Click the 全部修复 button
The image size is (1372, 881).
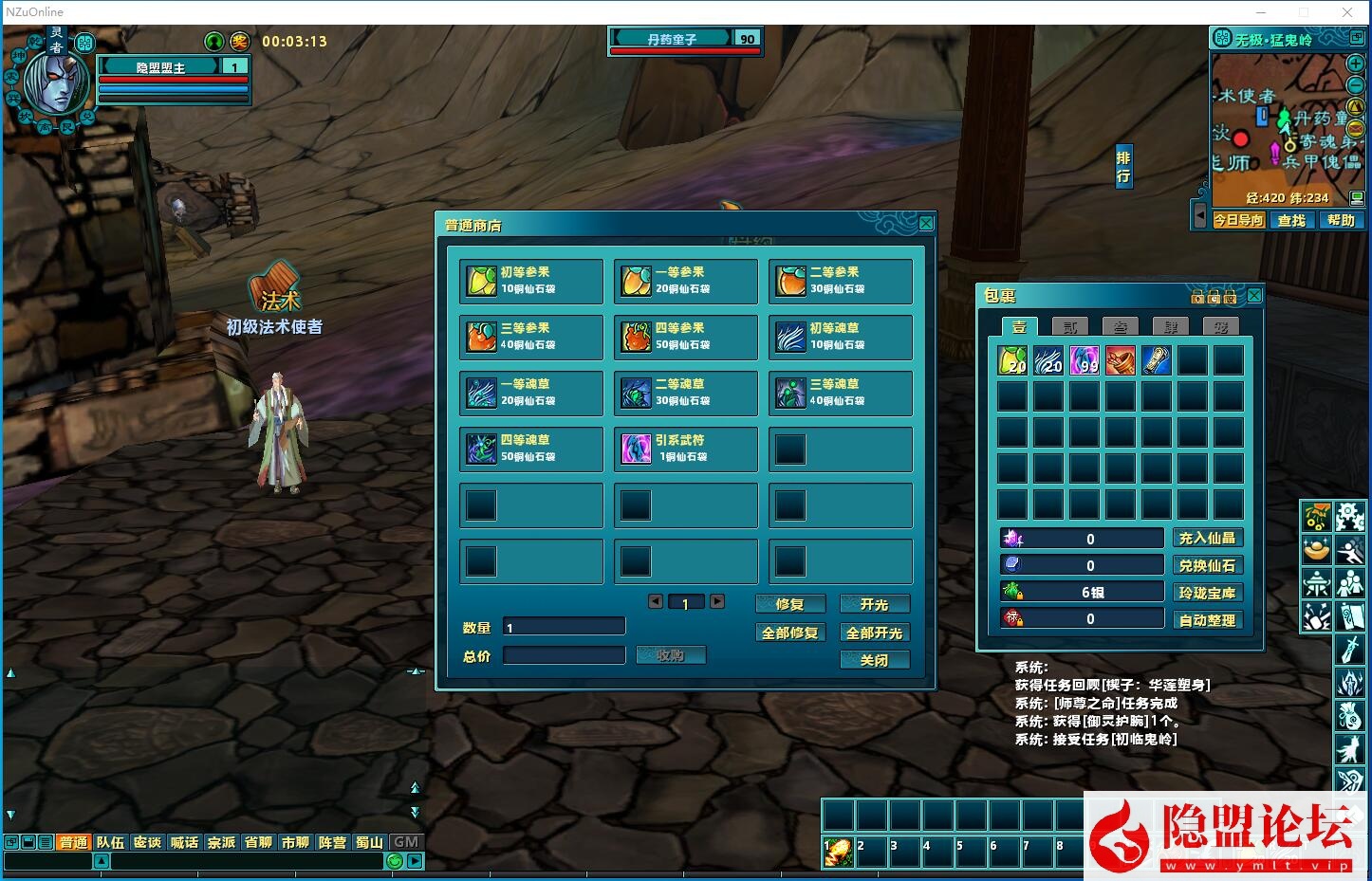click(789, 633)
